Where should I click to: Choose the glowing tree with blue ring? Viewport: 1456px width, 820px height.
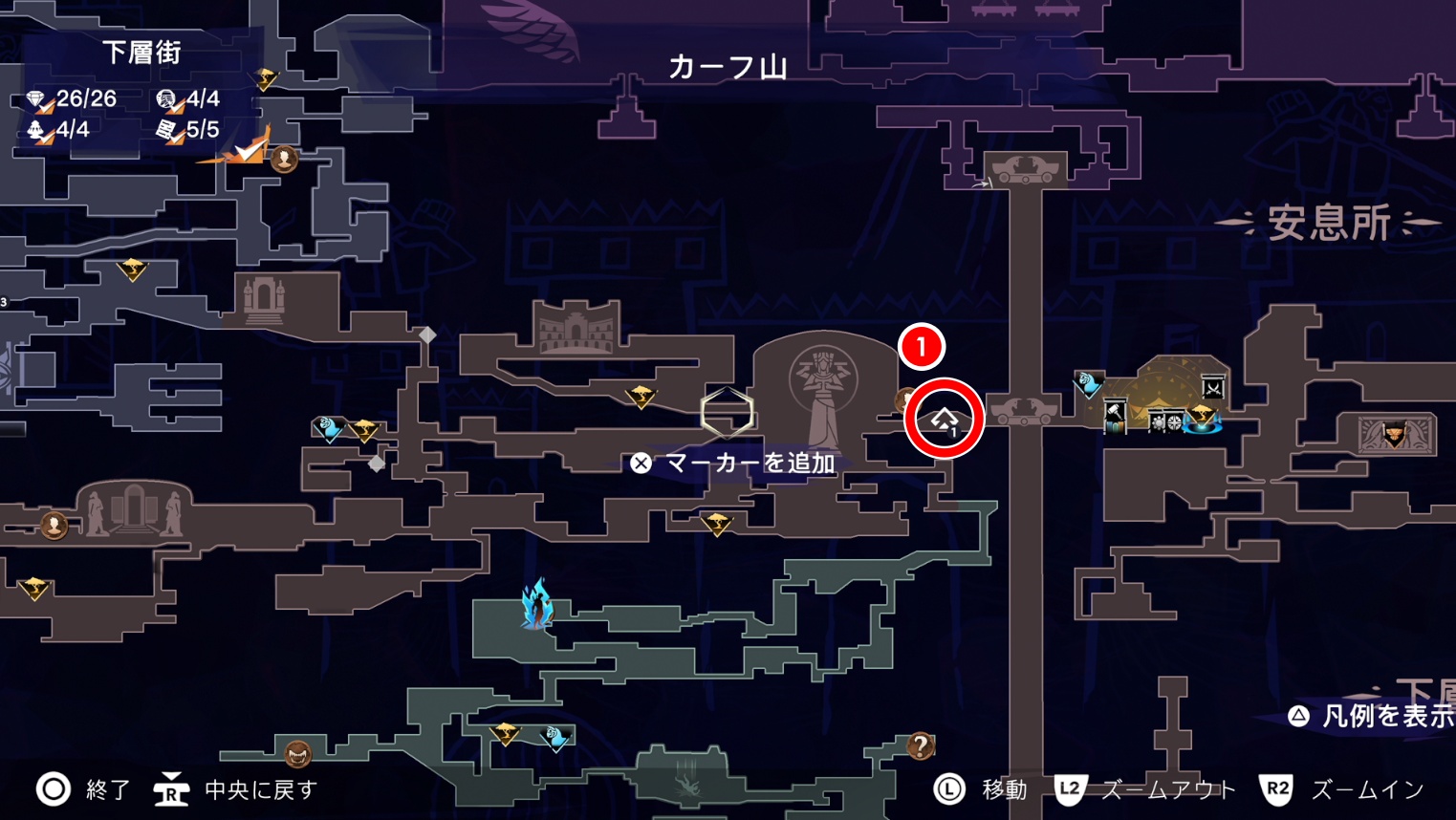click(x=1202, y=419)
